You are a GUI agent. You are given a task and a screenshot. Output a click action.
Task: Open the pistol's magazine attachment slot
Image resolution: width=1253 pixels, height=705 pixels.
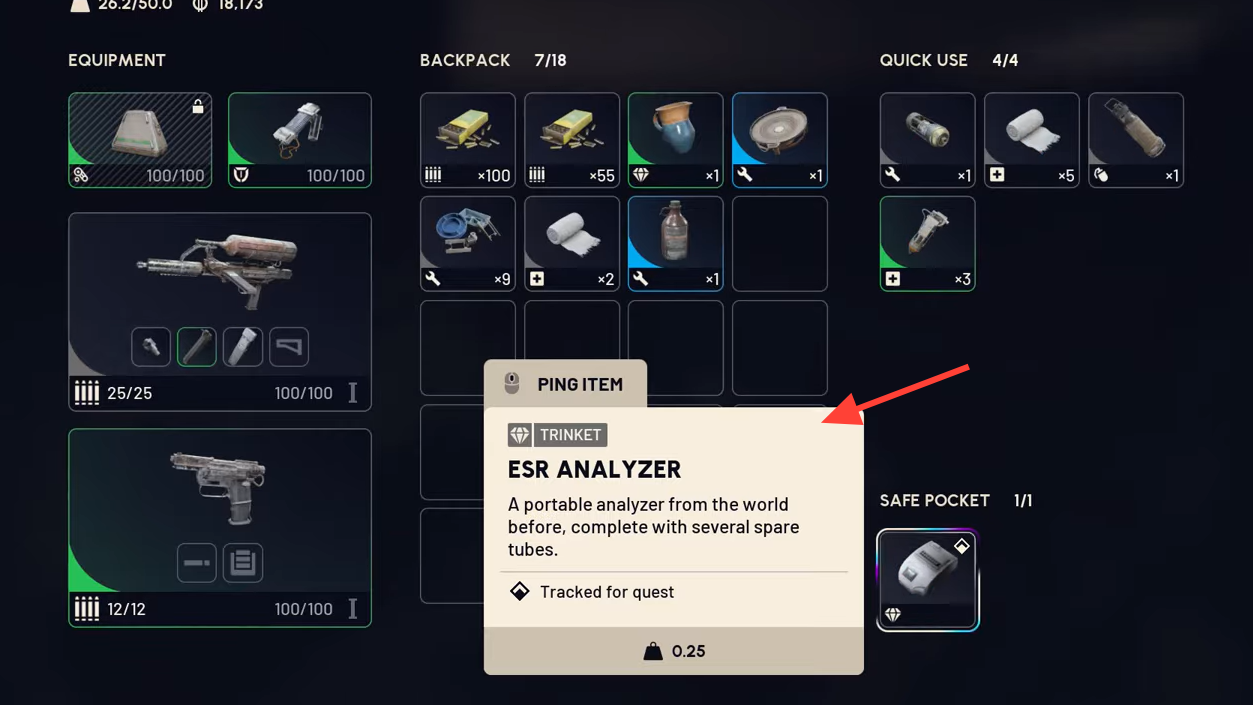click(x=243, y=563)
